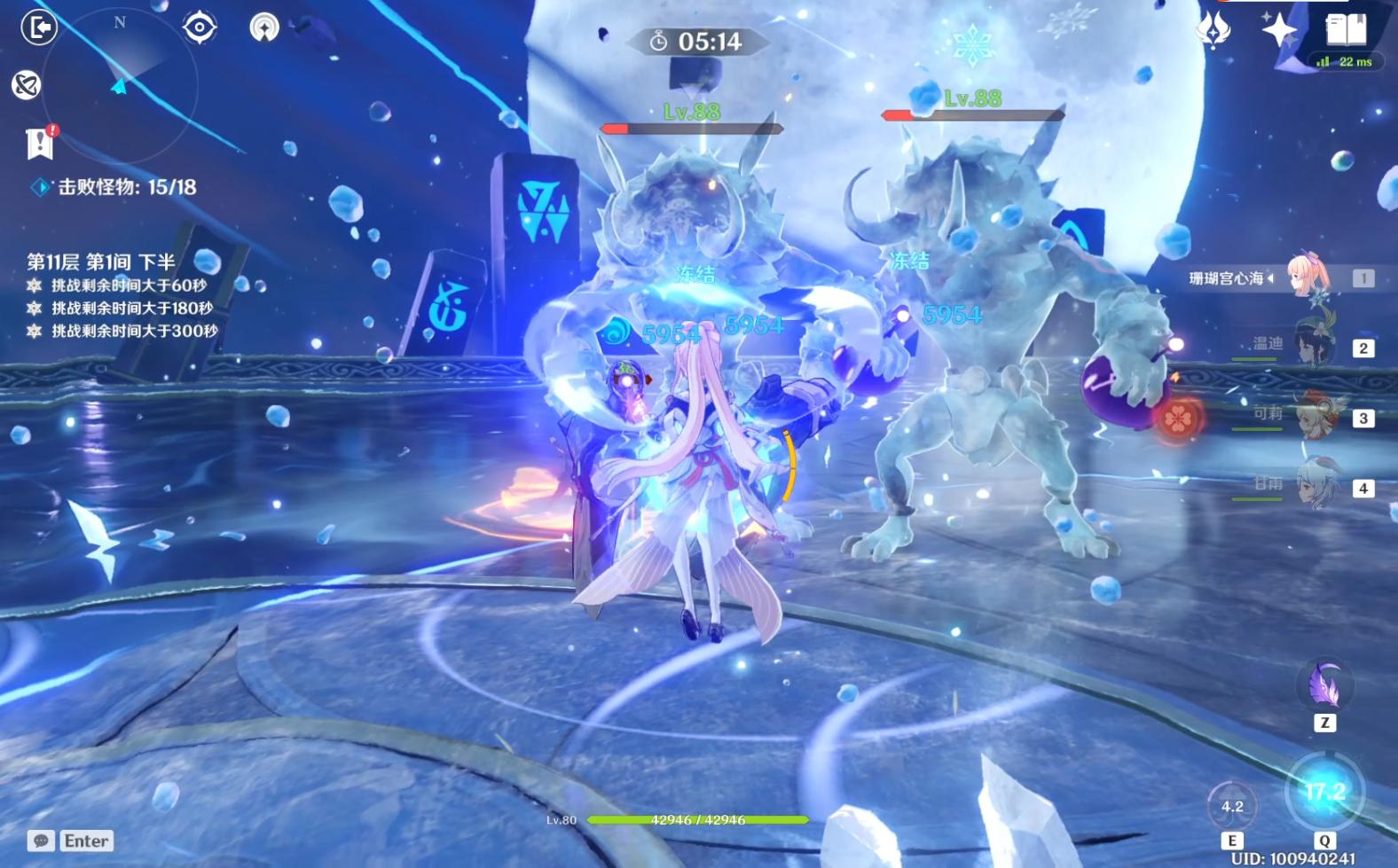Click the eye-shaped target icon
1398x868 pixels.
point(200,27)
